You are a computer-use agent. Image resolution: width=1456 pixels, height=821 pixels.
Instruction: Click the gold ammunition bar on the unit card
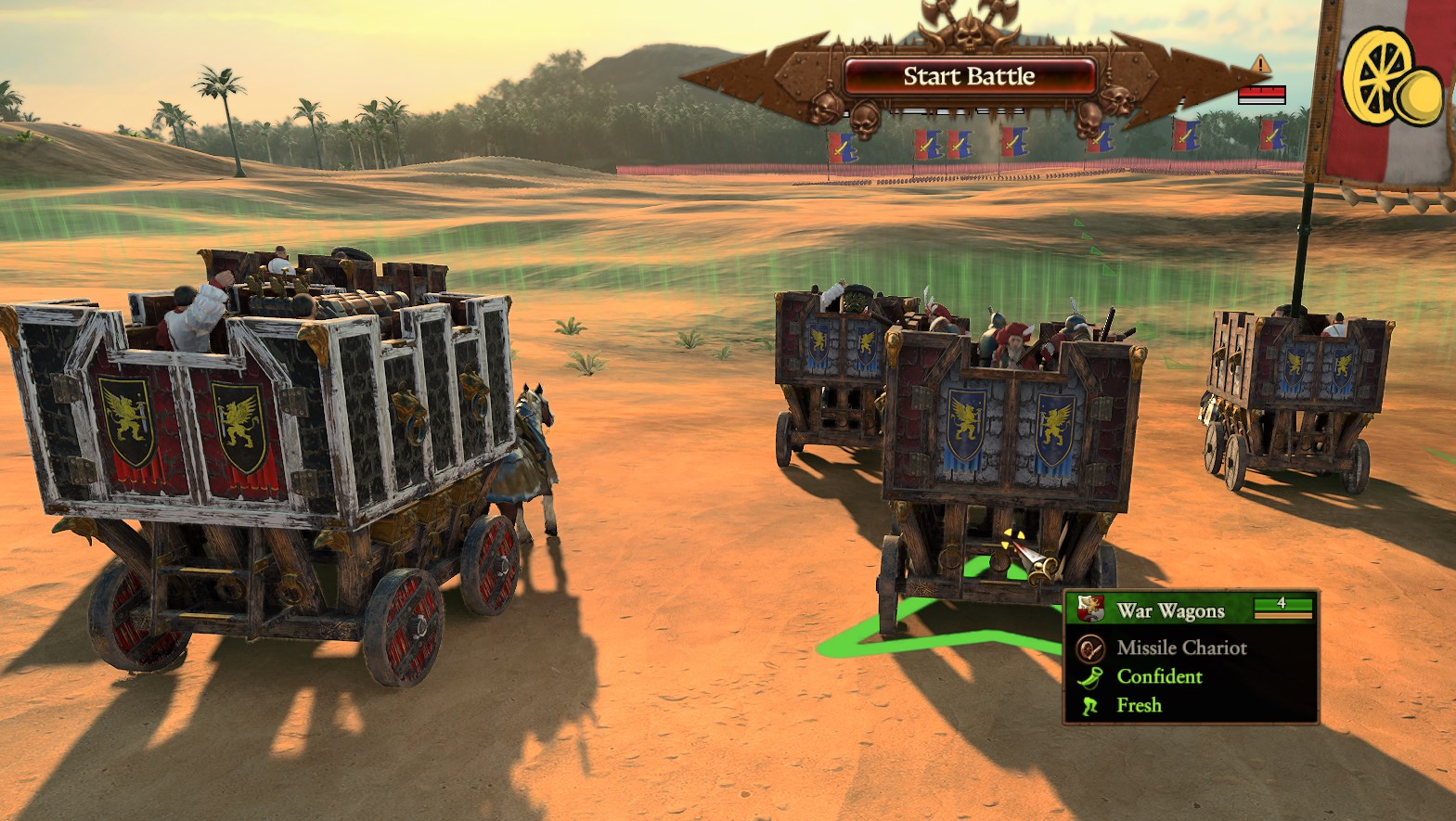click(x=1282, y=615)
